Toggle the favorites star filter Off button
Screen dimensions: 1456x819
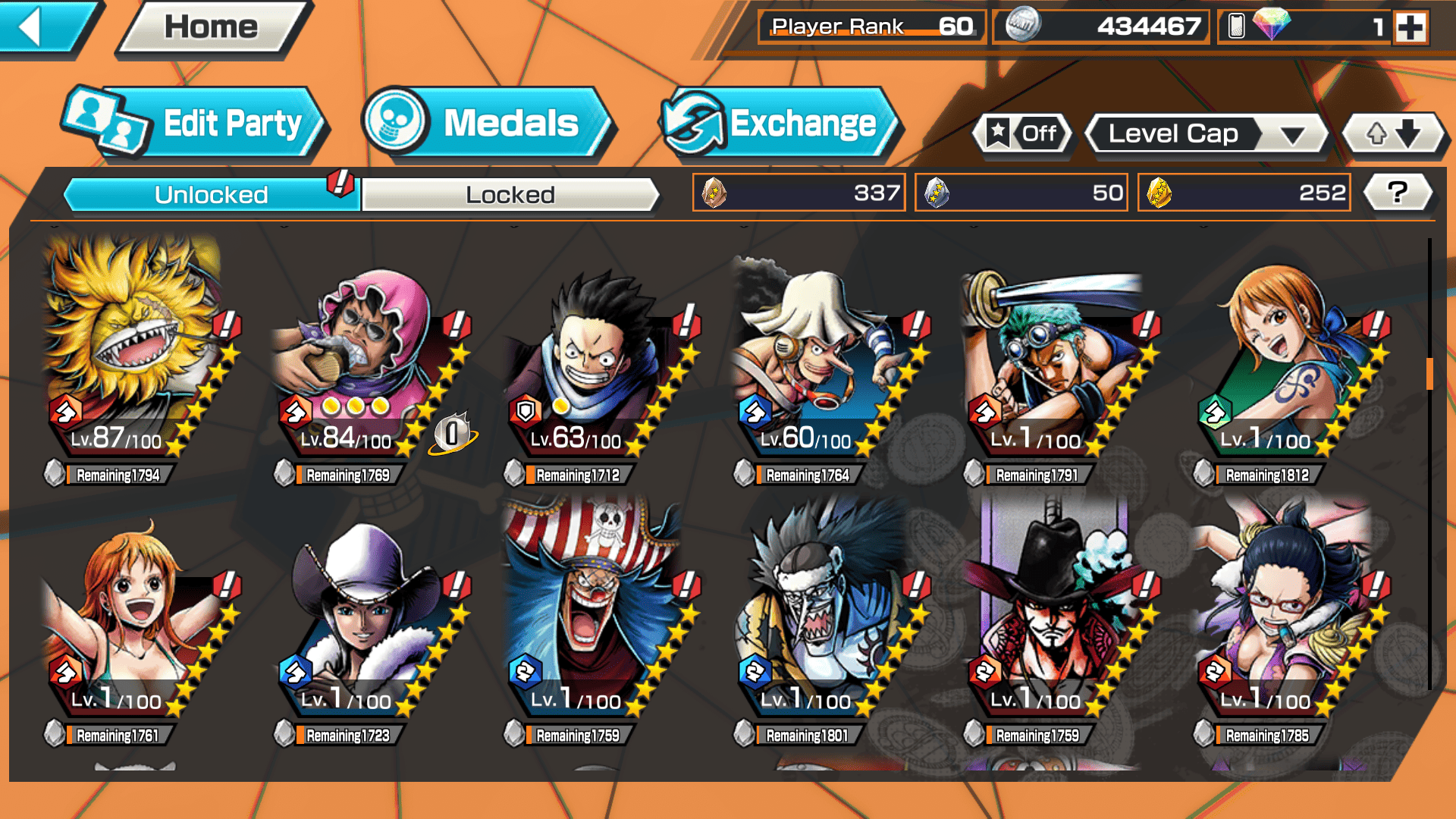(x=1022, y=134)
